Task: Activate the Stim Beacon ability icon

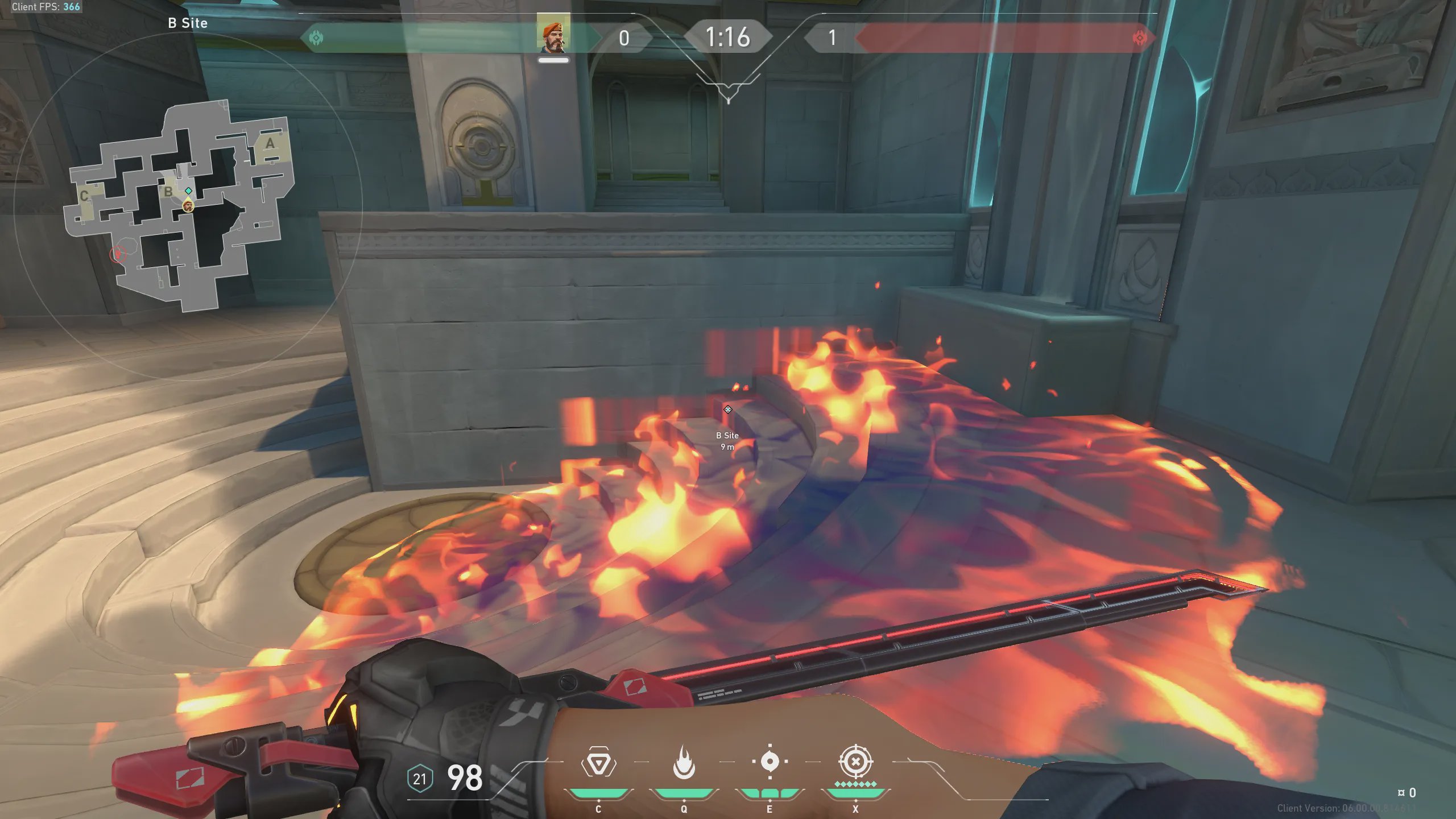Action: pos(598,762)
